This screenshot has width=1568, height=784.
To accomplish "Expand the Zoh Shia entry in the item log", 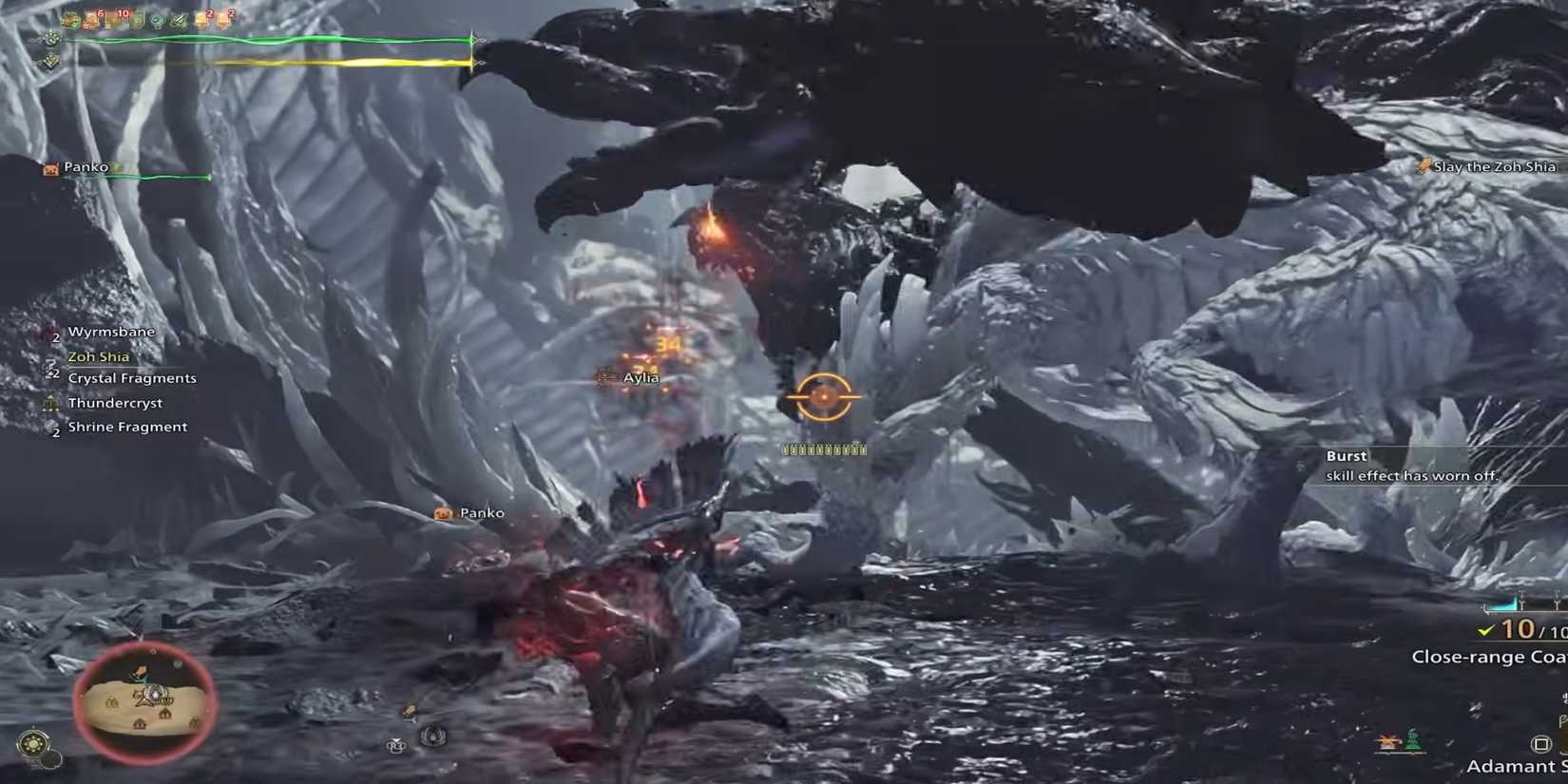I will pyautogui.click(x=98, y=356).
